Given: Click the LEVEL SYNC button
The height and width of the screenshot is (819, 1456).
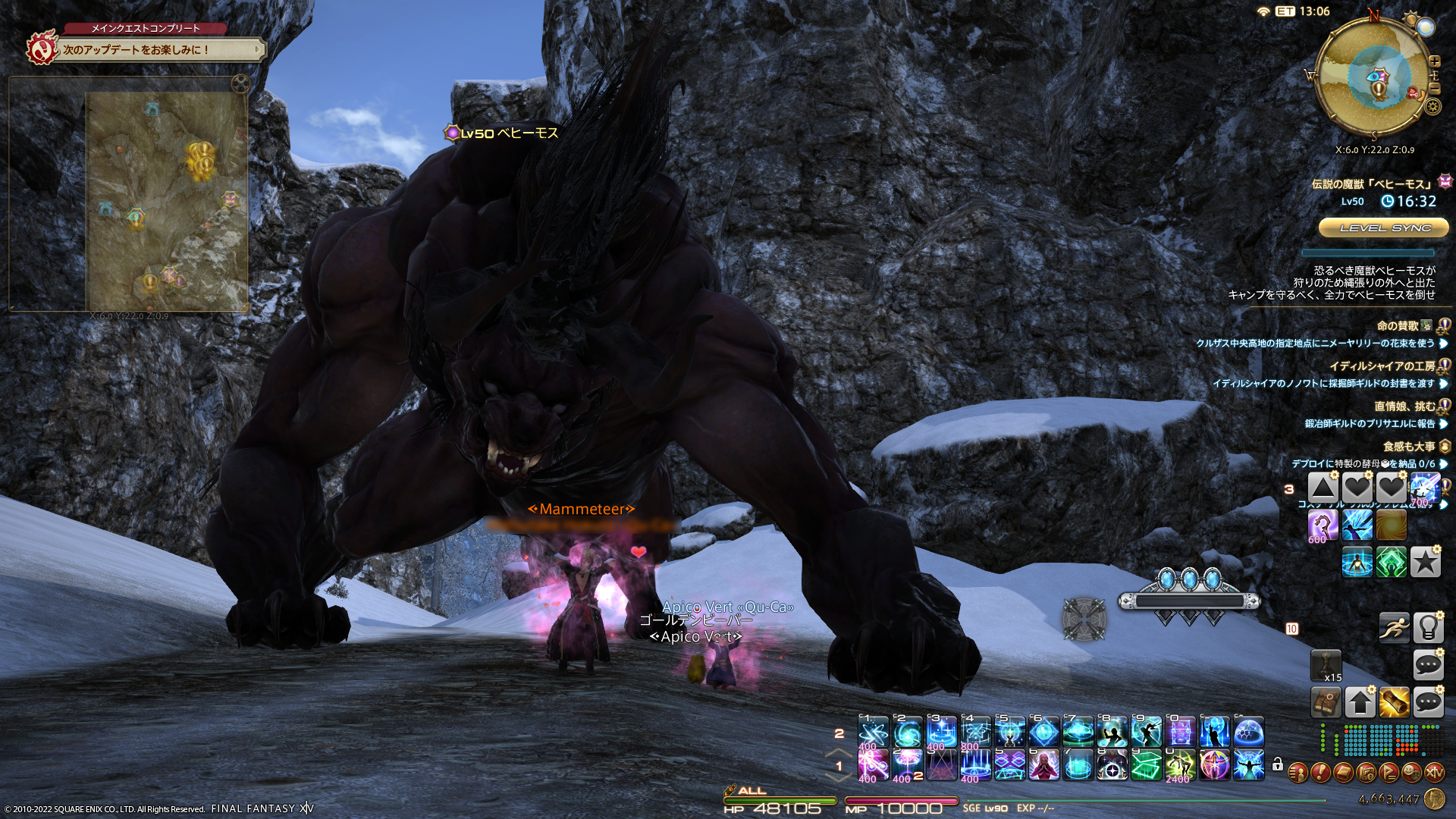Looking at the screenshot, I should click(1385, 227).
